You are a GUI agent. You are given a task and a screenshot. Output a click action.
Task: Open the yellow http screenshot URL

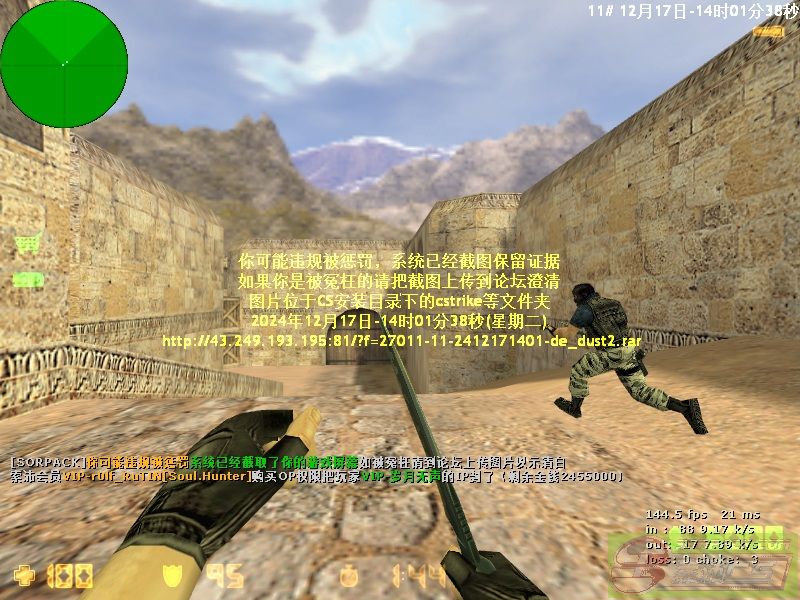pos(401,341)
